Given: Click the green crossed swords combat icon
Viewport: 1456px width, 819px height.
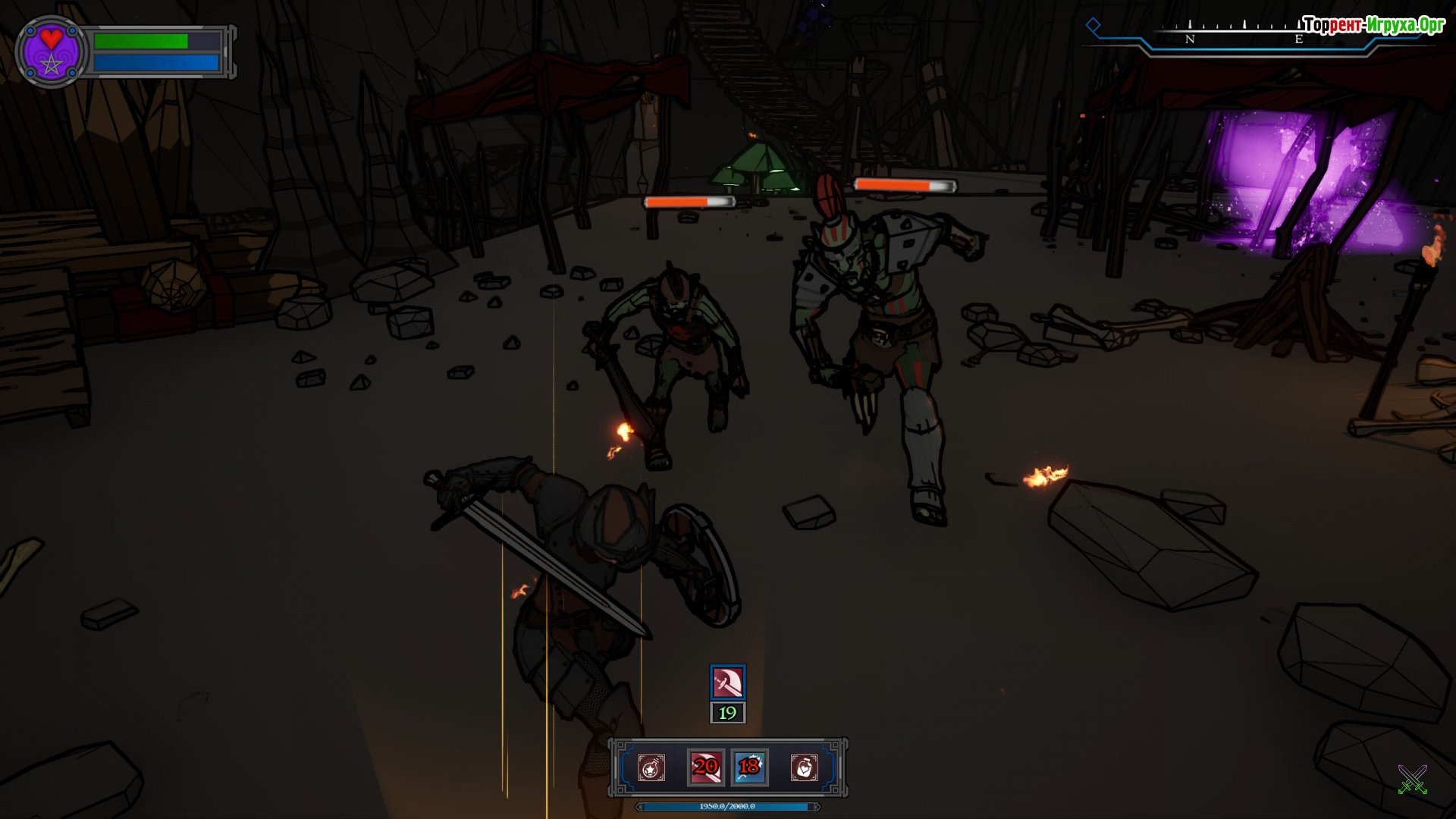Looking at the screenshot, I should pyautogui.click(x=1412, y=780).
